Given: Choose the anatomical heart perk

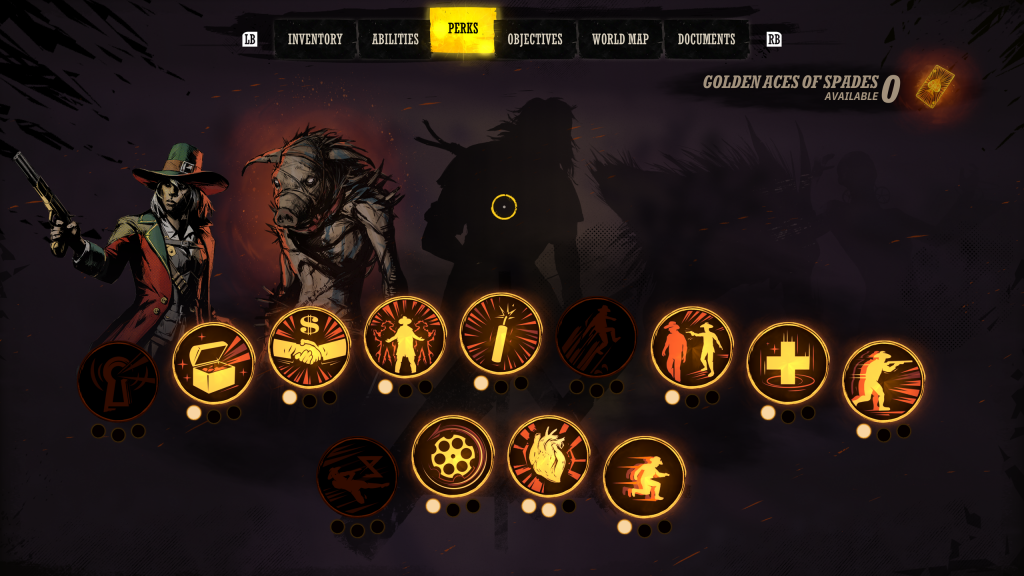Looking at the screenshot, I should coord(548,457).
